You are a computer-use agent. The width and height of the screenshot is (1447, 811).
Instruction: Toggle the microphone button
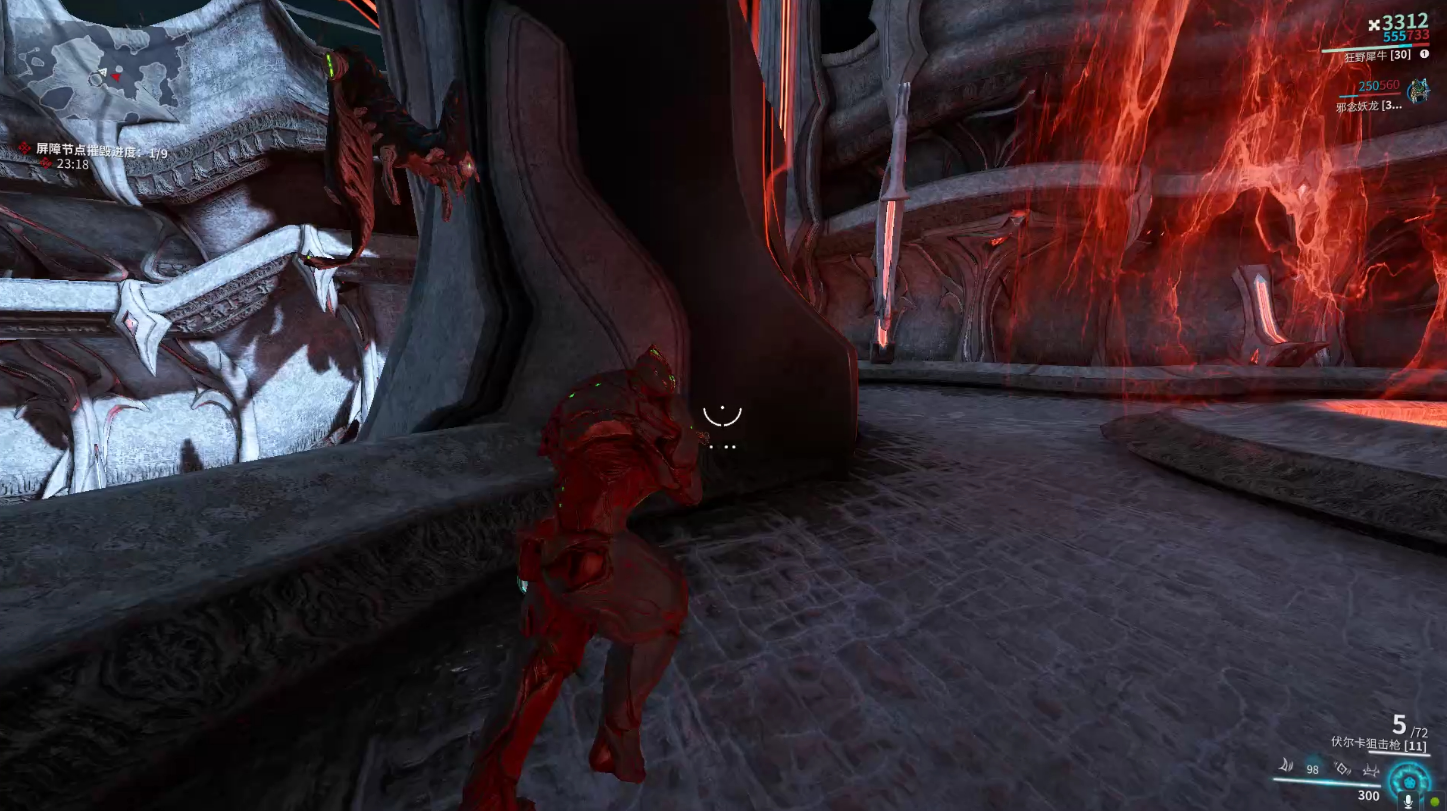[1408, 800]
